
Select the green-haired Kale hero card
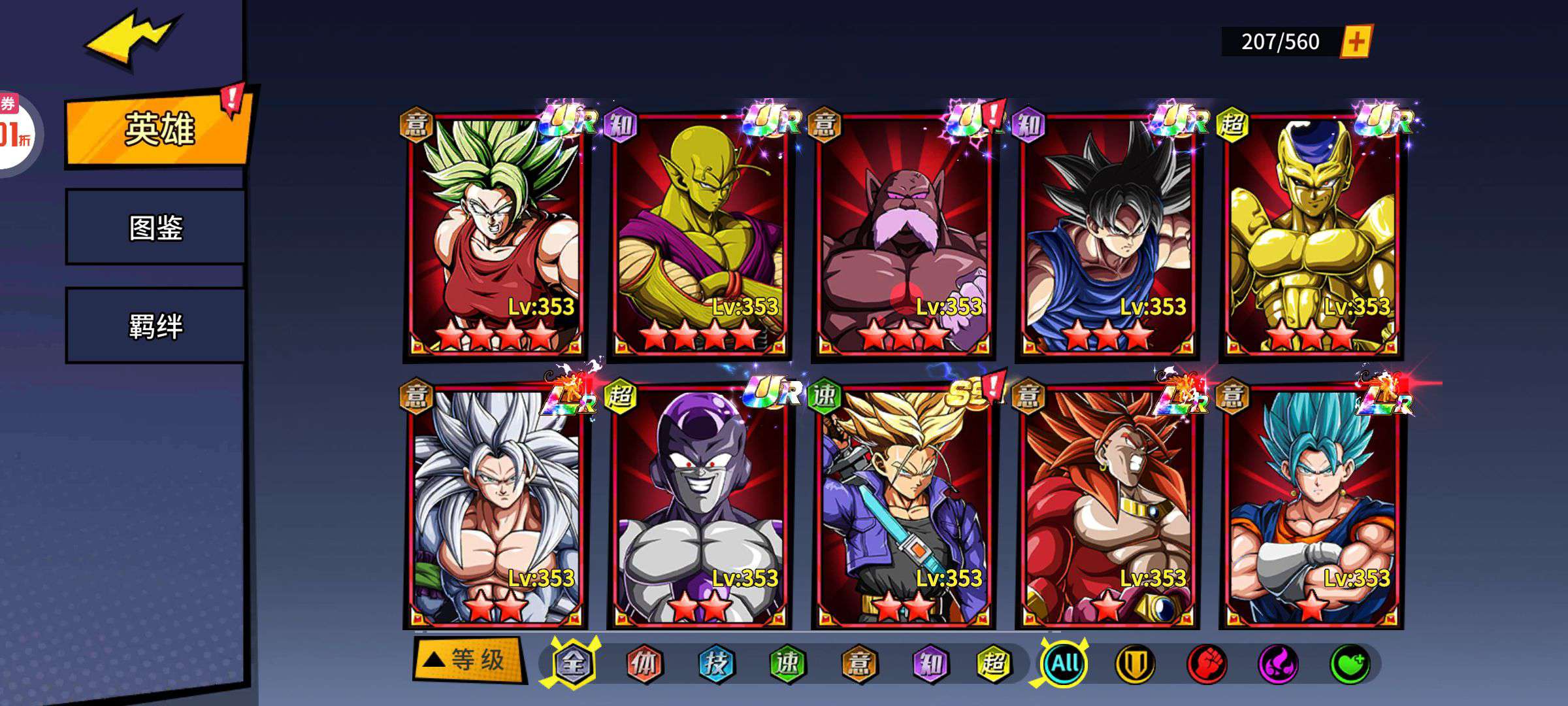[495, 235]
